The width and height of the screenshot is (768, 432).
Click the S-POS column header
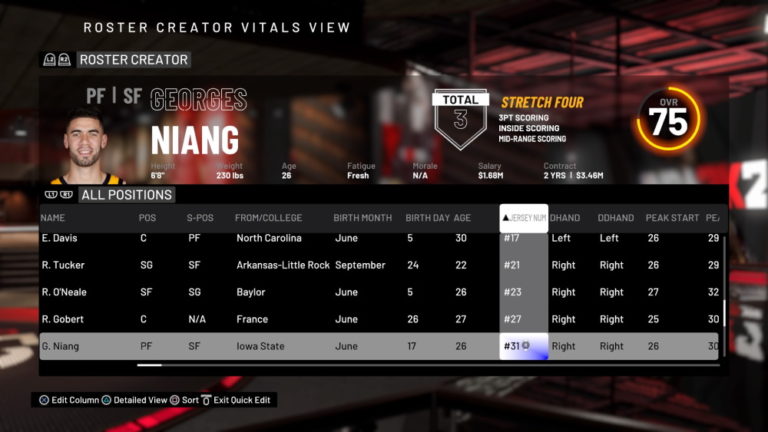pos(199,218)
